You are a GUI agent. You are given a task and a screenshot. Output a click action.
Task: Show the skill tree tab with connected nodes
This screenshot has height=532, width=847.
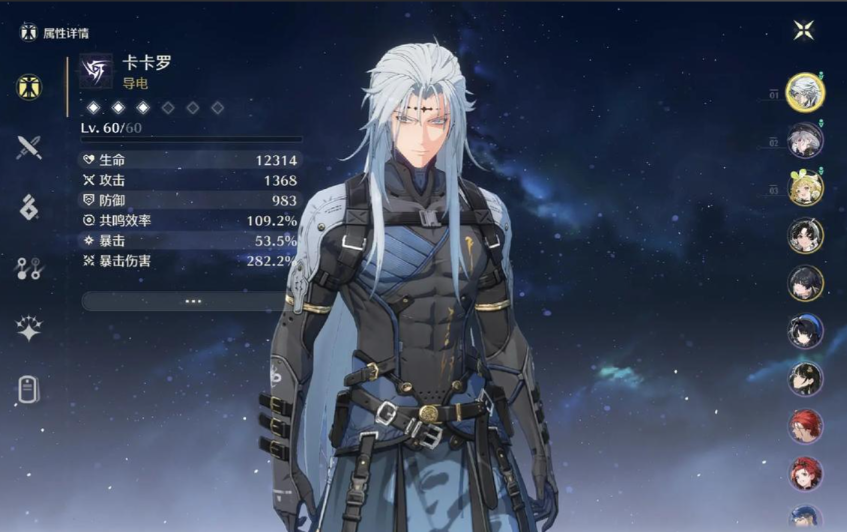29,267
